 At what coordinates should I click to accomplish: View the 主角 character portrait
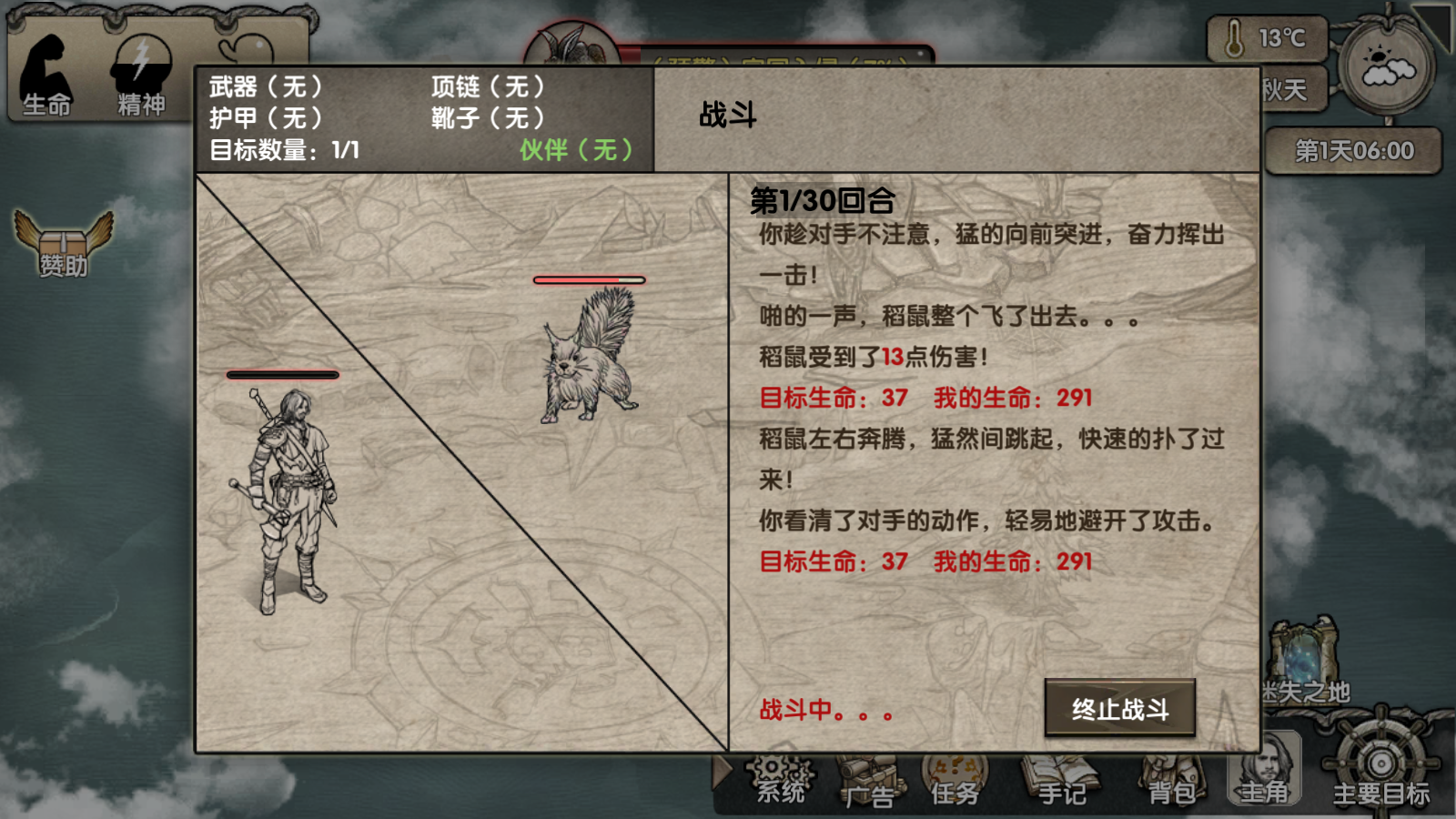(1265, 772)
